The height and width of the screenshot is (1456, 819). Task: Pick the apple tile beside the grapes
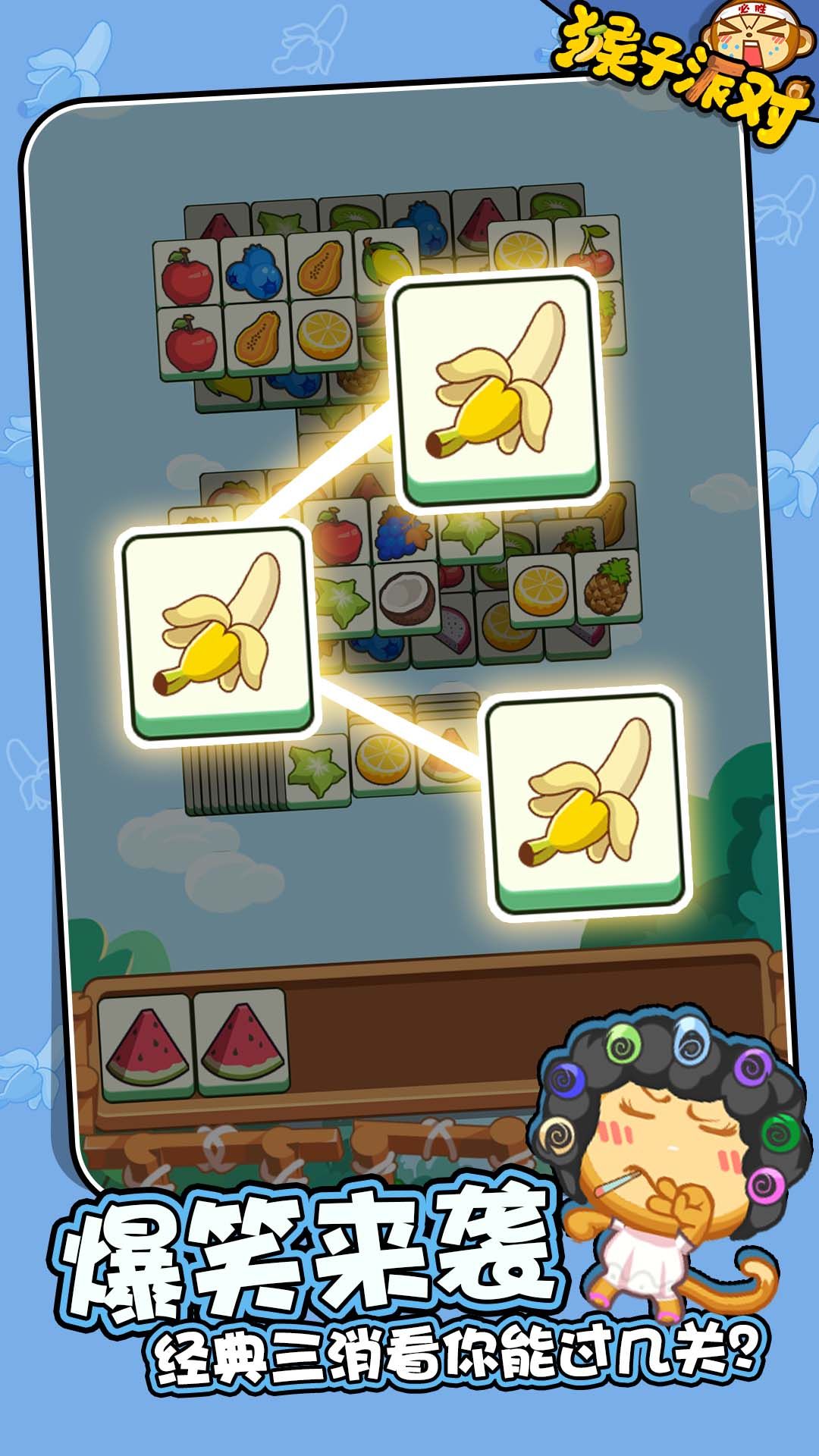(x=340, y=533)
